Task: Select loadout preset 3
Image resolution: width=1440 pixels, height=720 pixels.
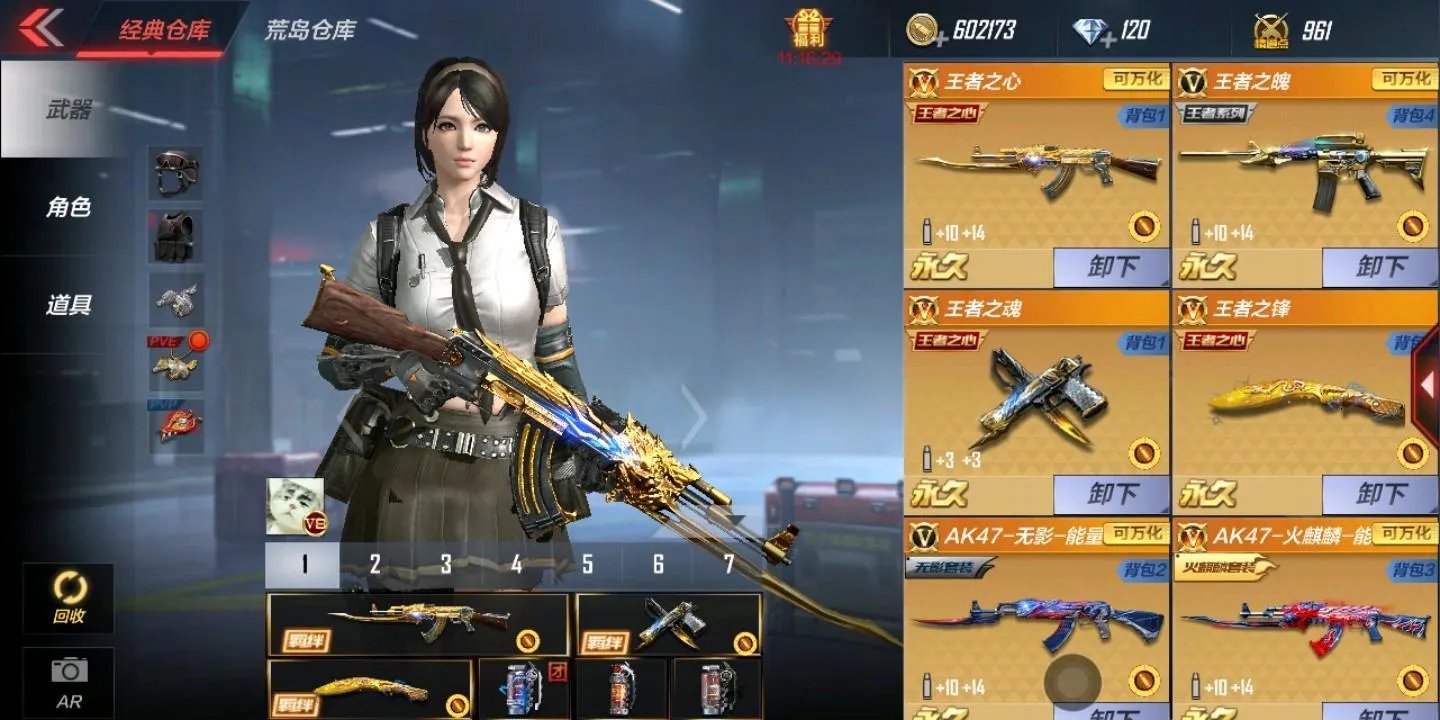Action: point(445,565)
